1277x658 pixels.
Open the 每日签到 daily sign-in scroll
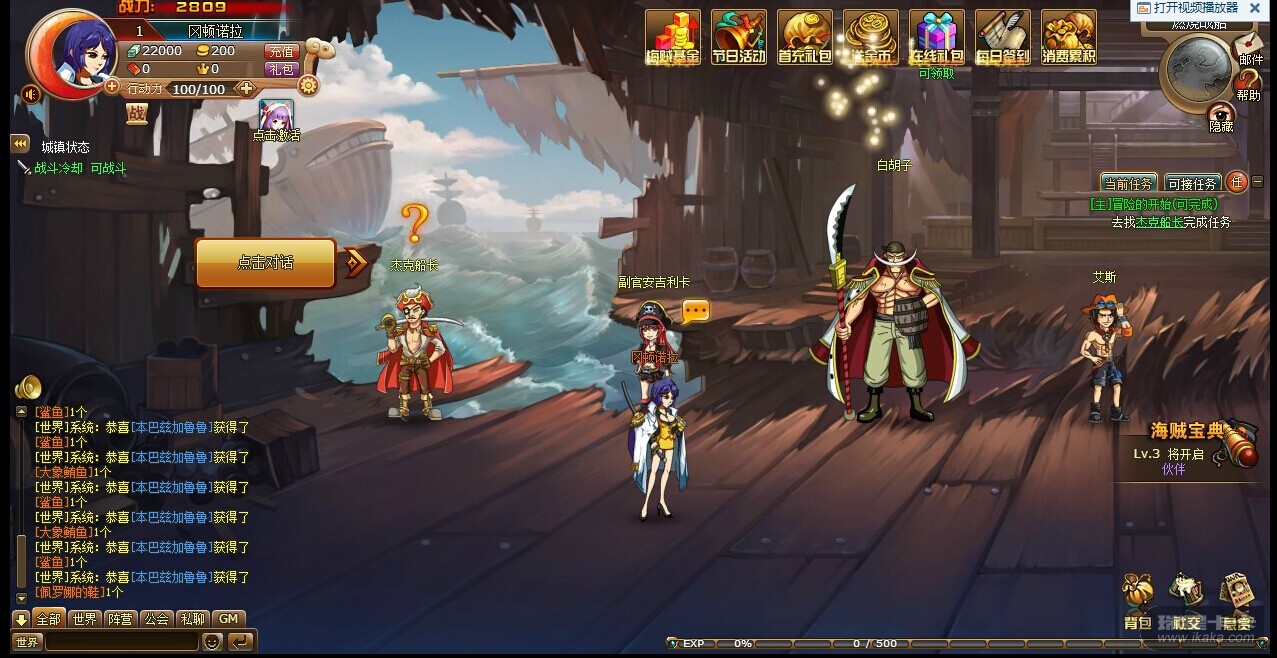pyautogui.click(x=1002, y=36)
